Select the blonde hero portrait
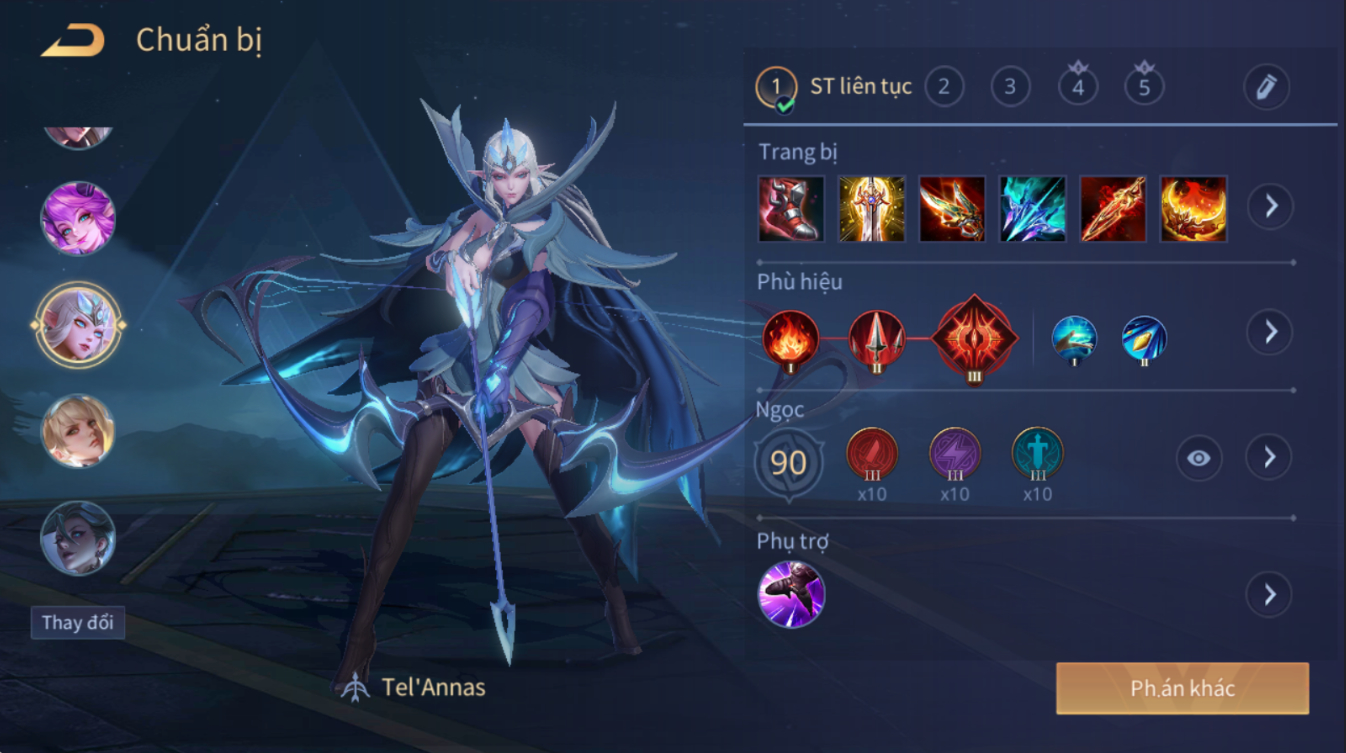The width and height of the screenshot is (1346, 753). coord(78,432)
